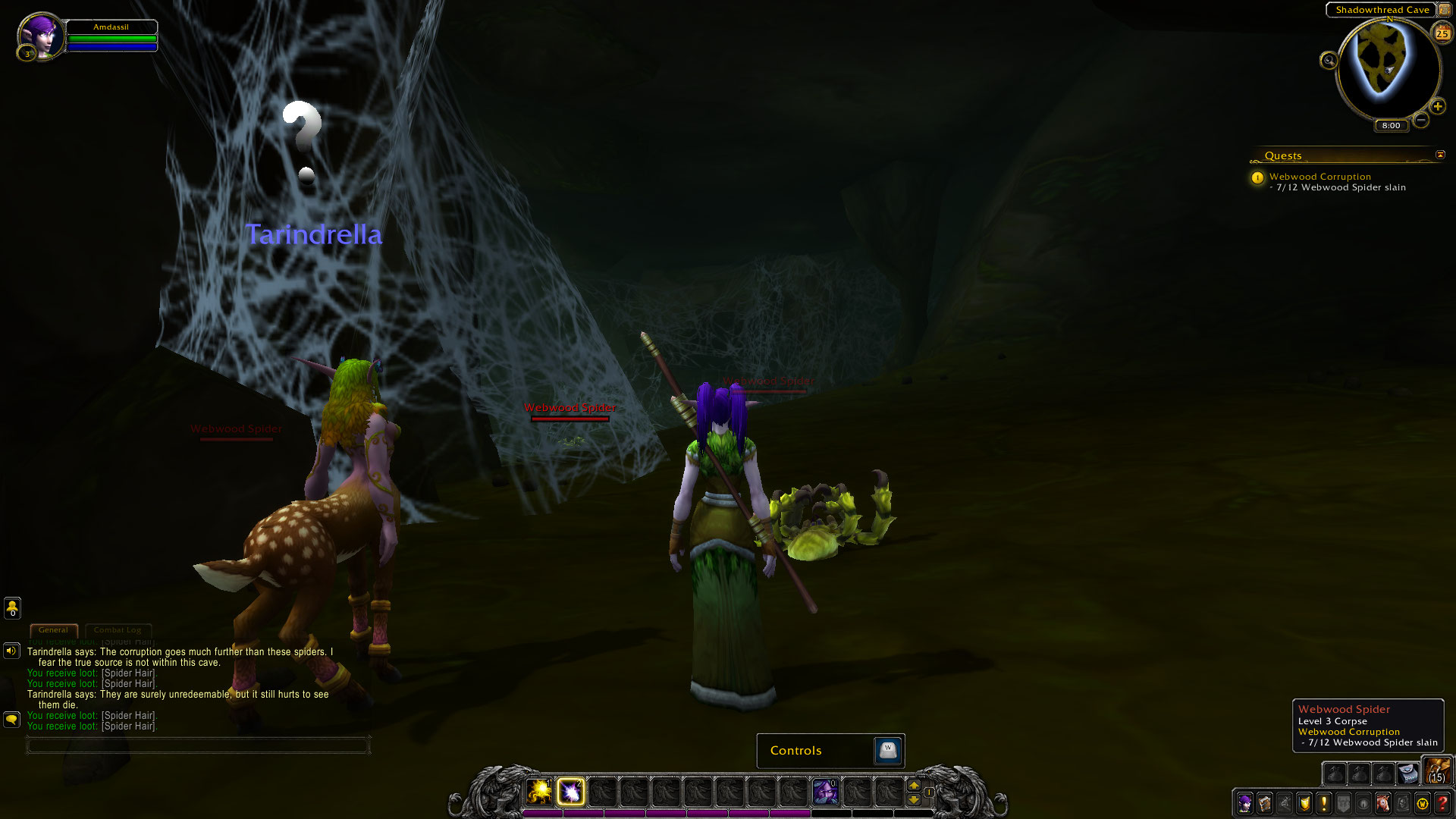The image size is (1456, 819).
Task: Select the Webwood Corruption quest in tracker
Action: tap(1319, 177)
